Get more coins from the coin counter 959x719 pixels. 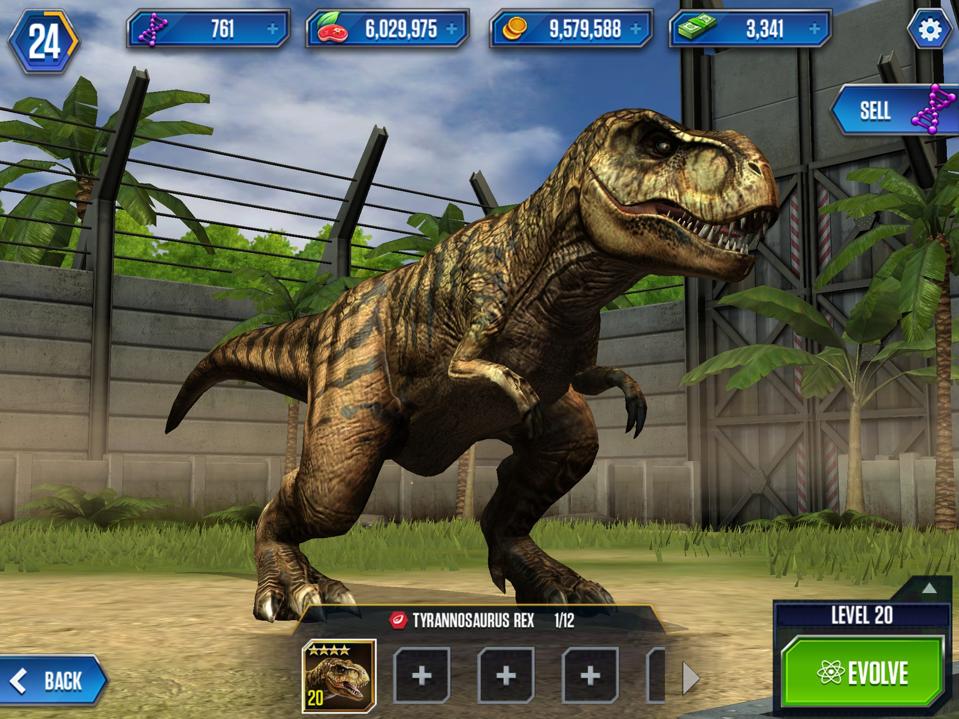[x=635, y=29]
